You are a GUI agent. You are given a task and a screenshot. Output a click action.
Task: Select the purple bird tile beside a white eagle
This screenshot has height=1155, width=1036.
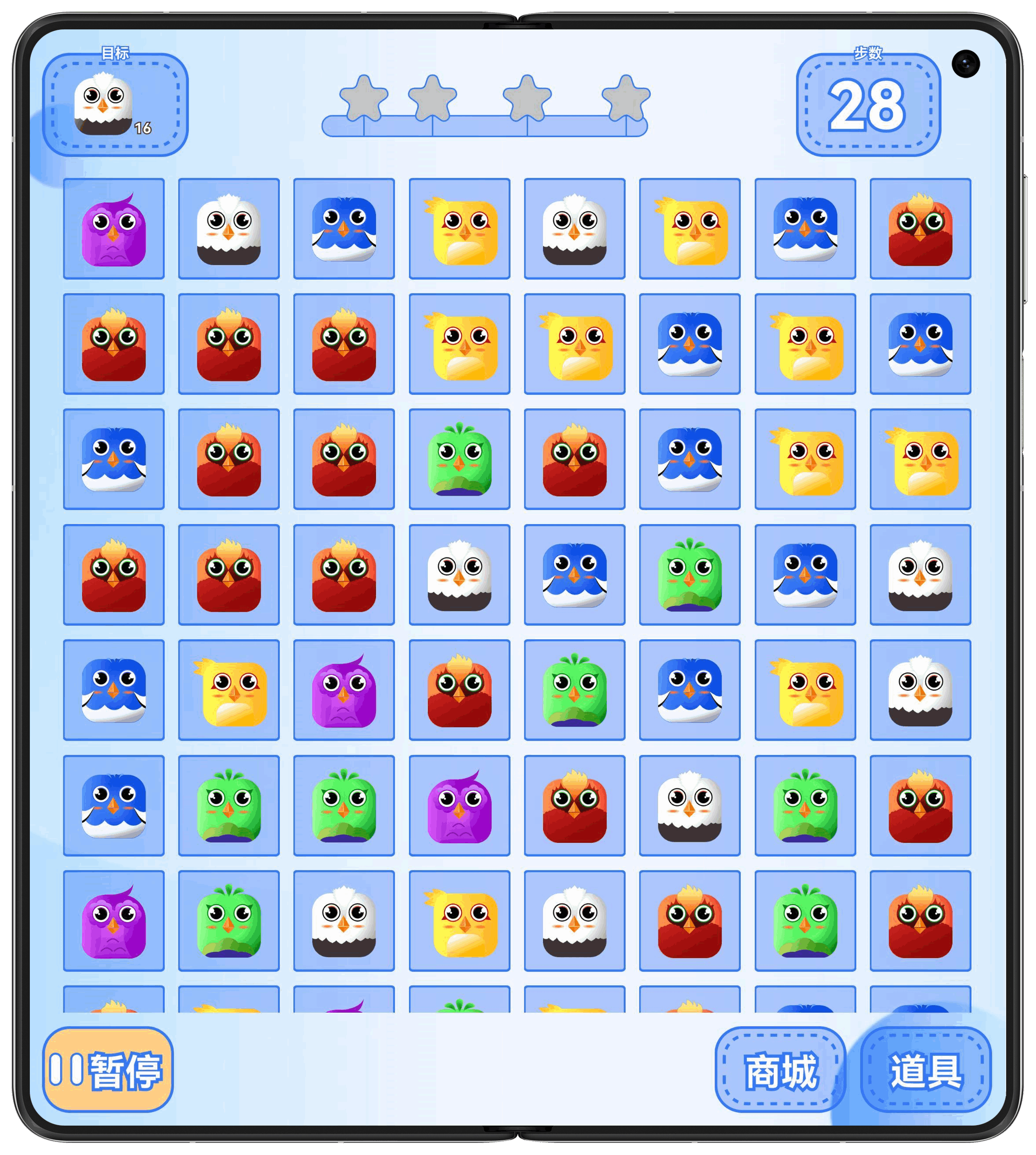114,229
